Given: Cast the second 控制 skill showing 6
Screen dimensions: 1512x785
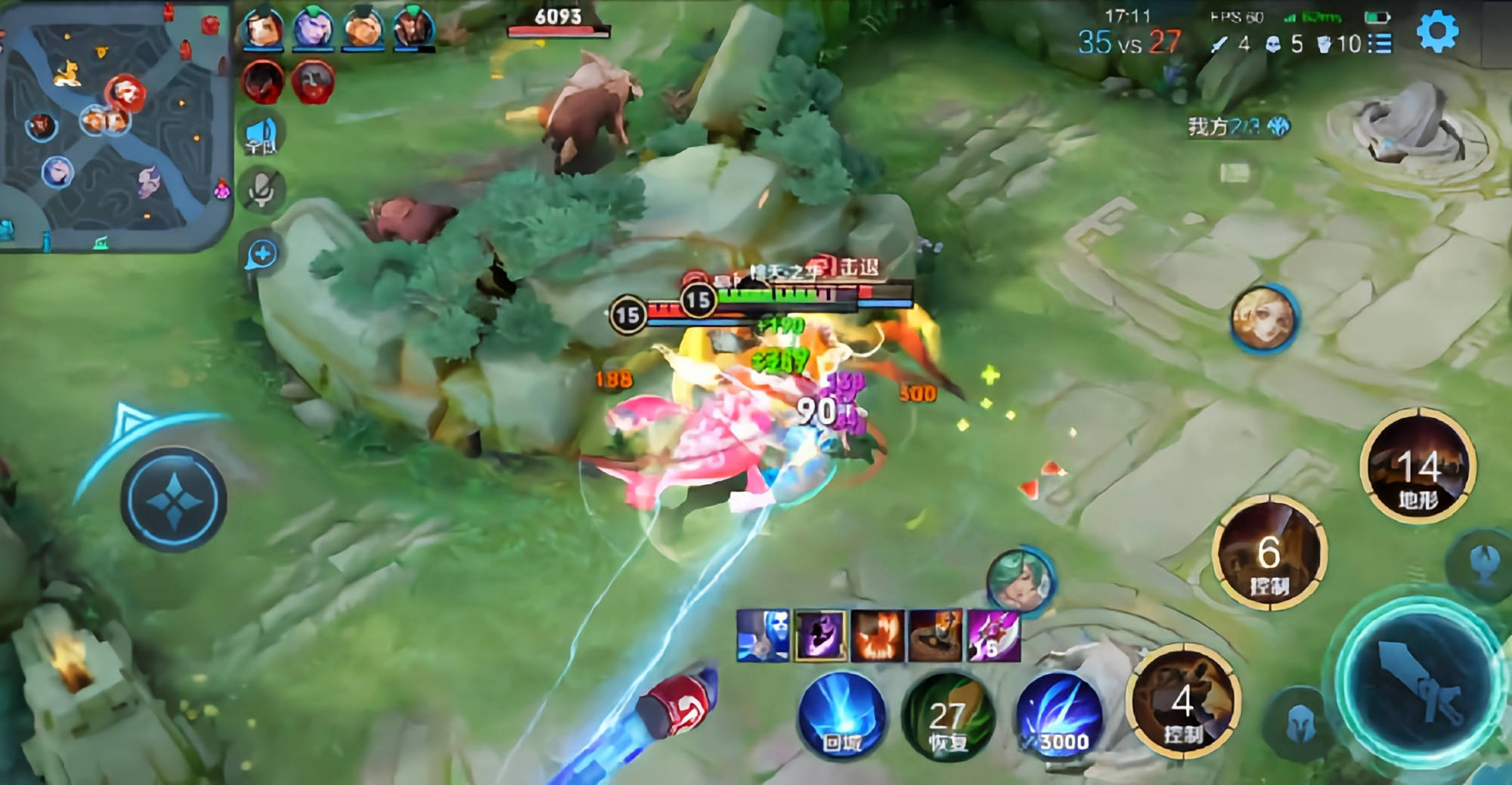Looking at the screenshot, I should tap(1269, 554).
